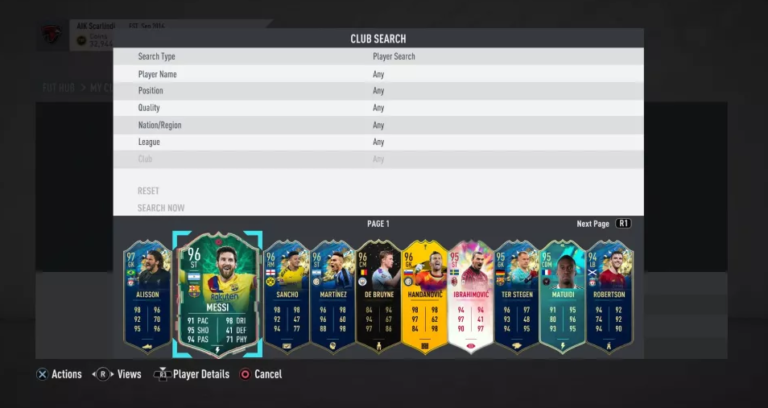
Task: Select the Quality filter row
Action: coord(377,108)
